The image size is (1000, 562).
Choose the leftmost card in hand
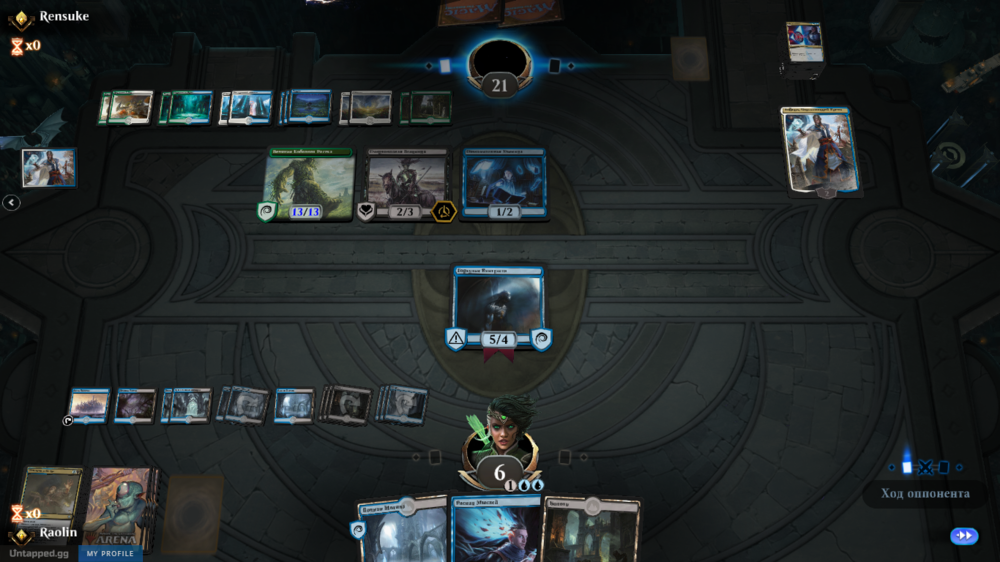(x=402, y=530)
